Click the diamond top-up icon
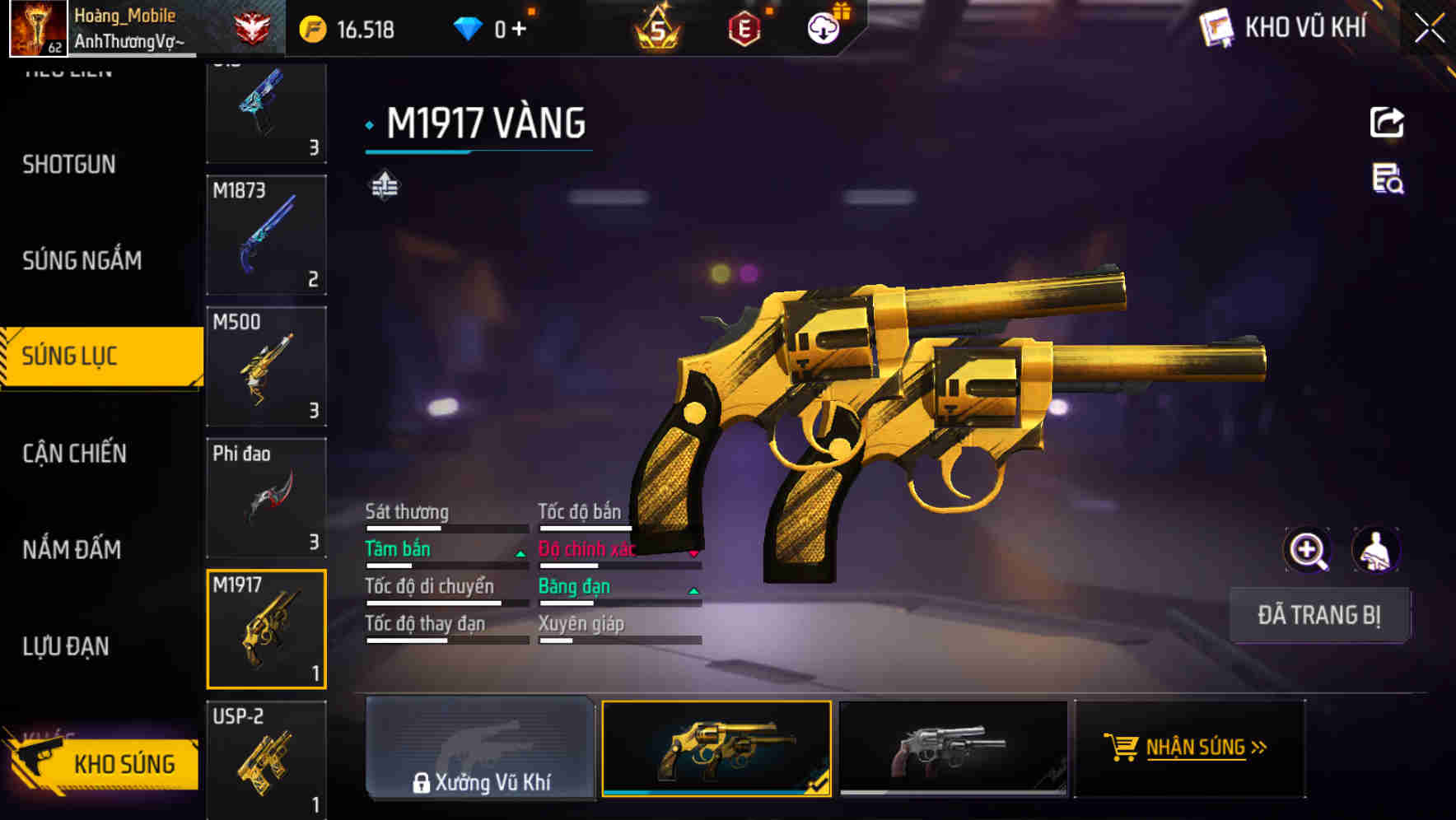 [x=469, y=27]
